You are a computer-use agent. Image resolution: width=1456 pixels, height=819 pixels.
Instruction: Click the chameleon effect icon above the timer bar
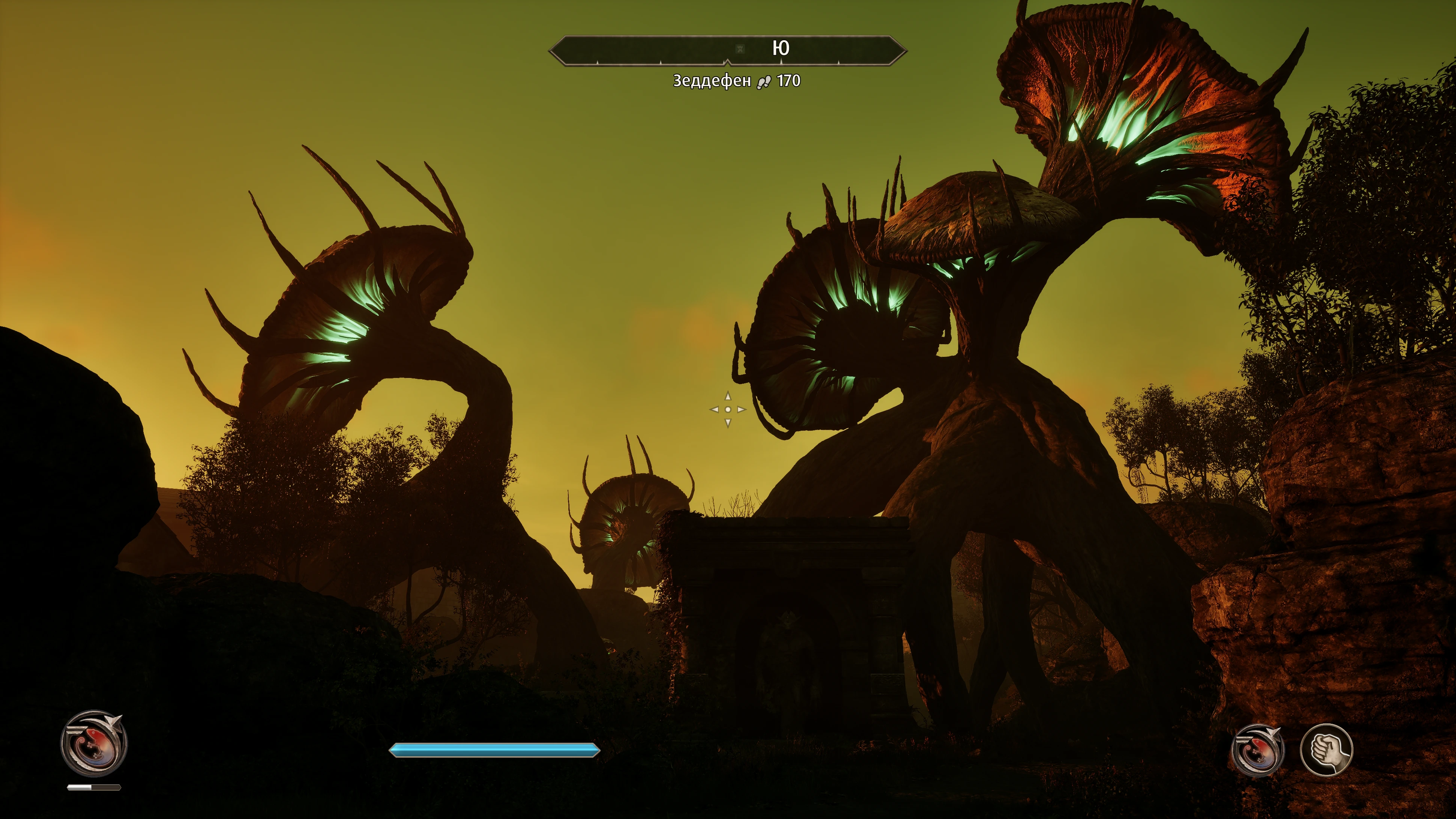[94, 743]
